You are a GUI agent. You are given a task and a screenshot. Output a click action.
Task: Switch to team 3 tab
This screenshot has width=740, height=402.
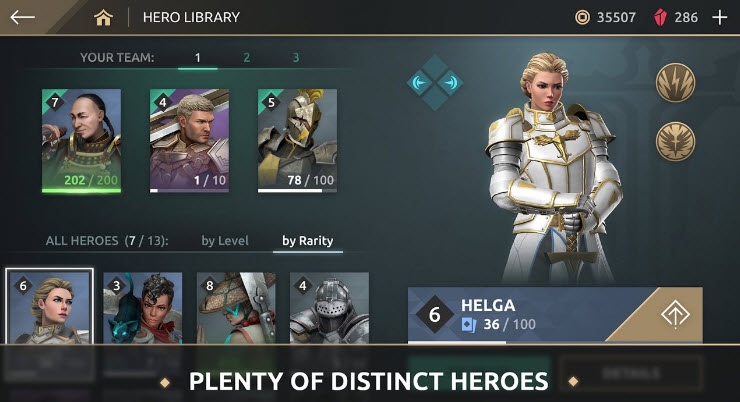coord(295,58)
